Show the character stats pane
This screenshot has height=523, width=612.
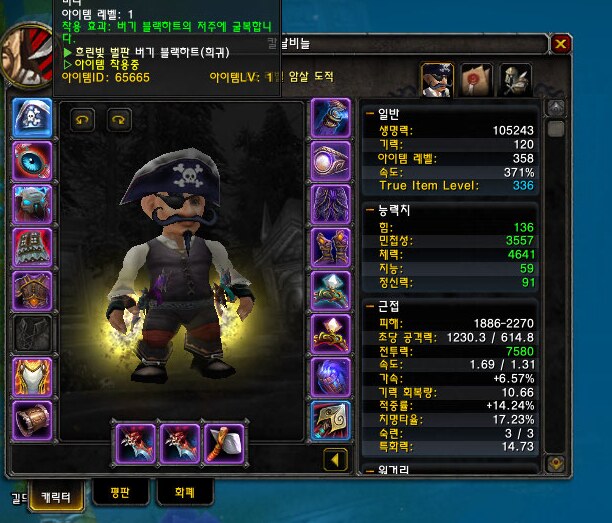click(x=437, y=79)
